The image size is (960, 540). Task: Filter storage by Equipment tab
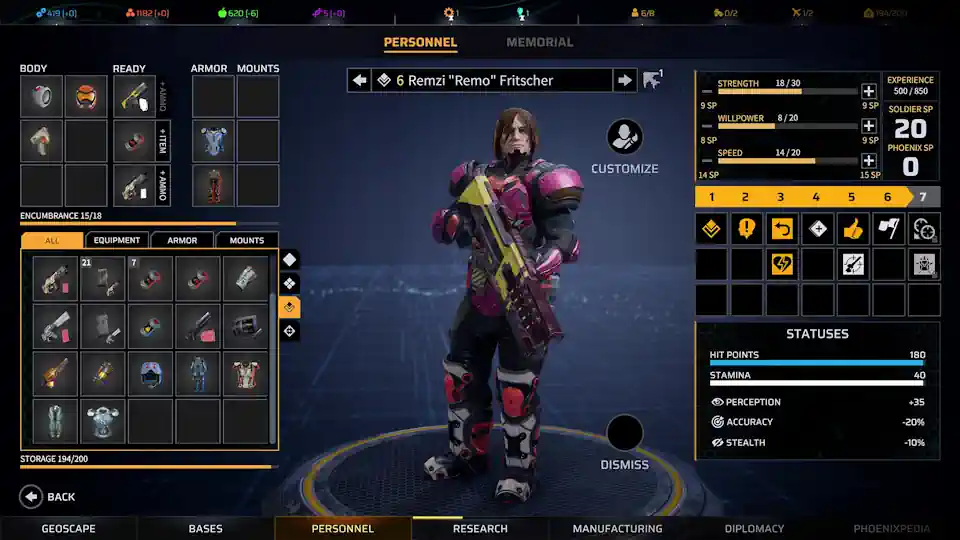pyautogui.click(x=117, y=240)
